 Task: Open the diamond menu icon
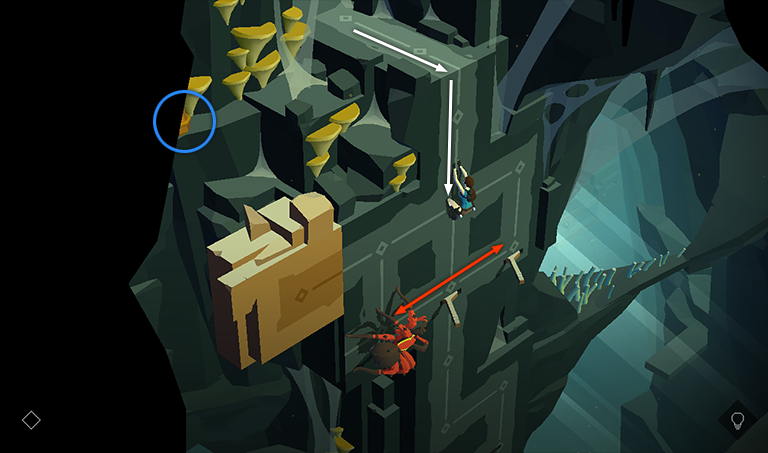click(31, 420)
